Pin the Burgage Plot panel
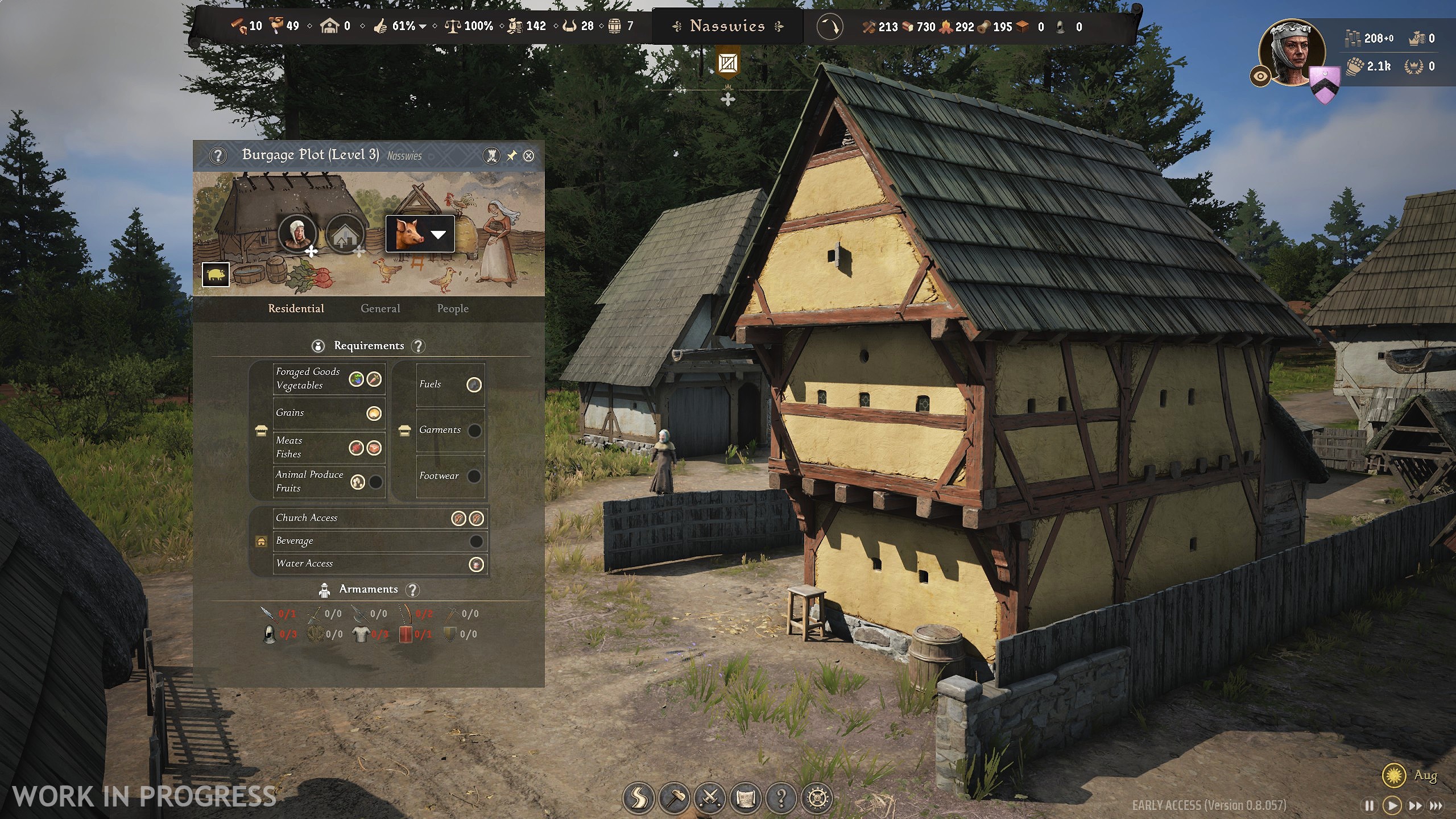Screen dimensions: 1456x819 pyautogui.click(x=511, y=156)
